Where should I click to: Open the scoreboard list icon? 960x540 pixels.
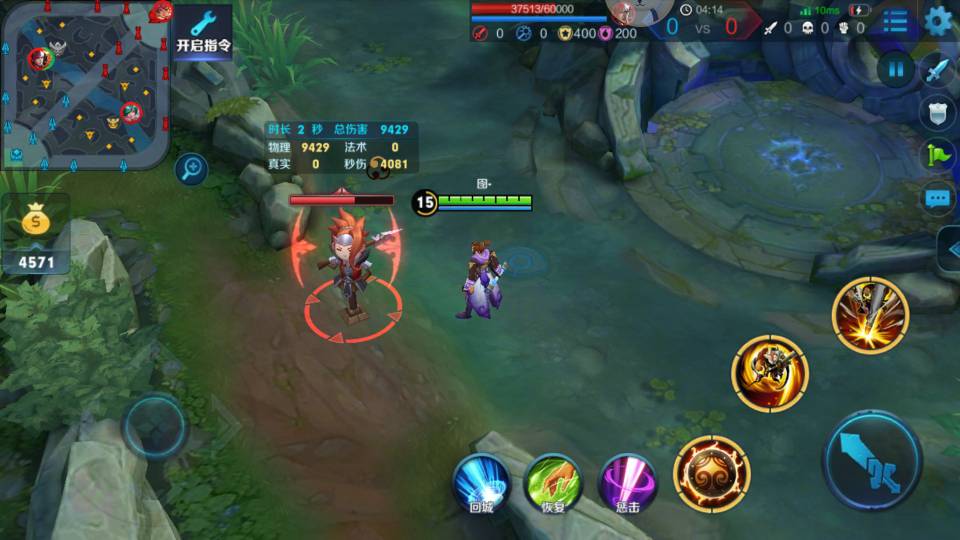(x=896, y=22)
